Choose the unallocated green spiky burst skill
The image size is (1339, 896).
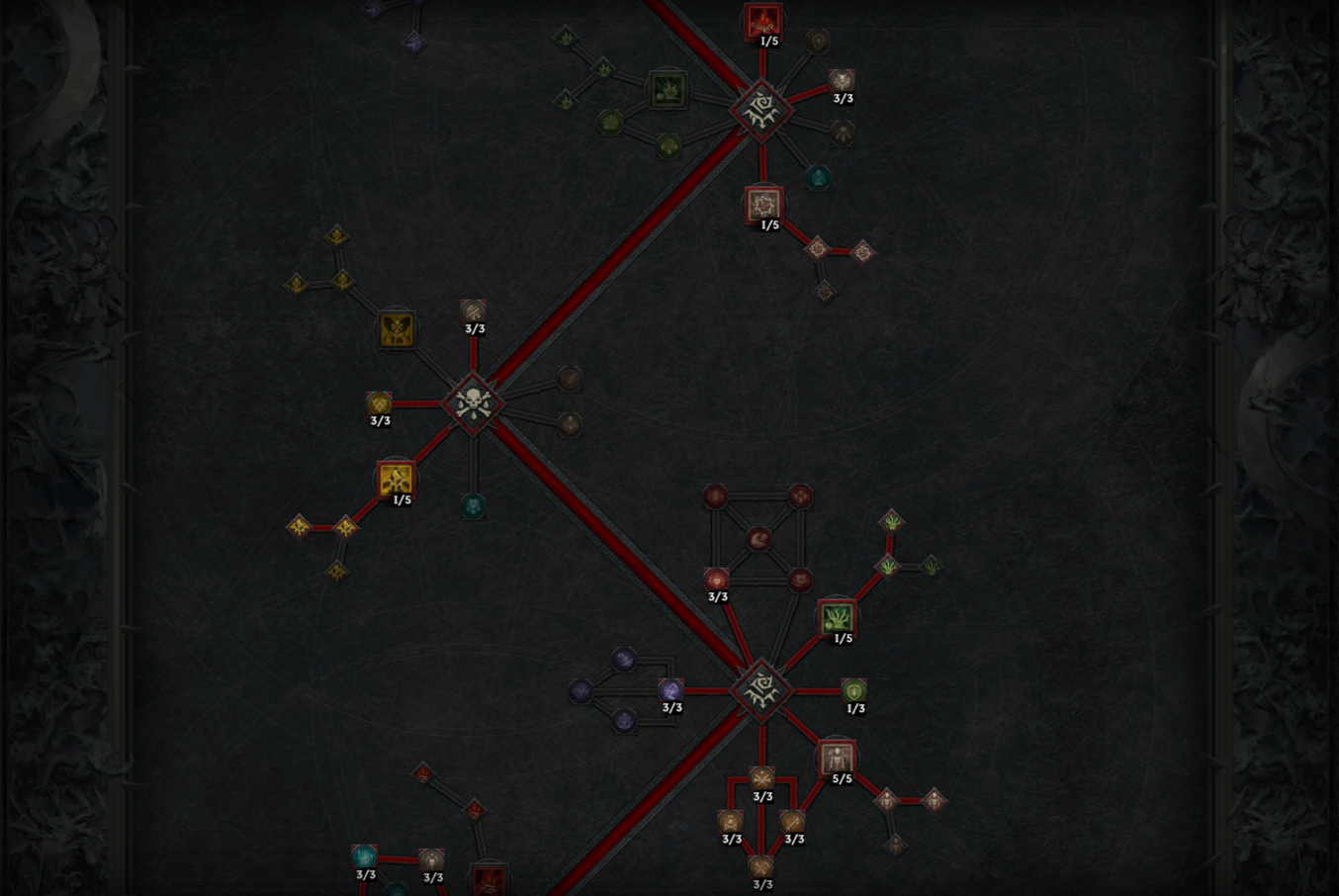(669, 91)
